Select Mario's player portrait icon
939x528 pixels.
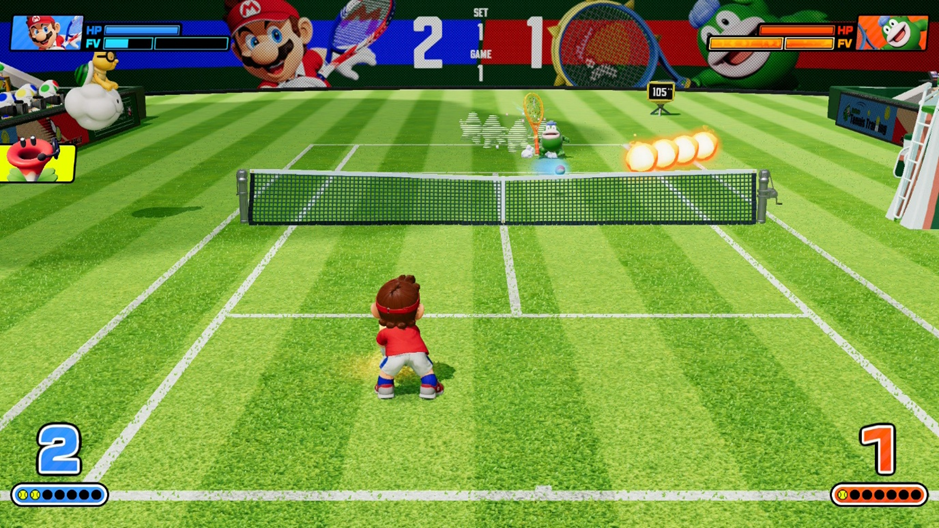(x=46, y=33)
